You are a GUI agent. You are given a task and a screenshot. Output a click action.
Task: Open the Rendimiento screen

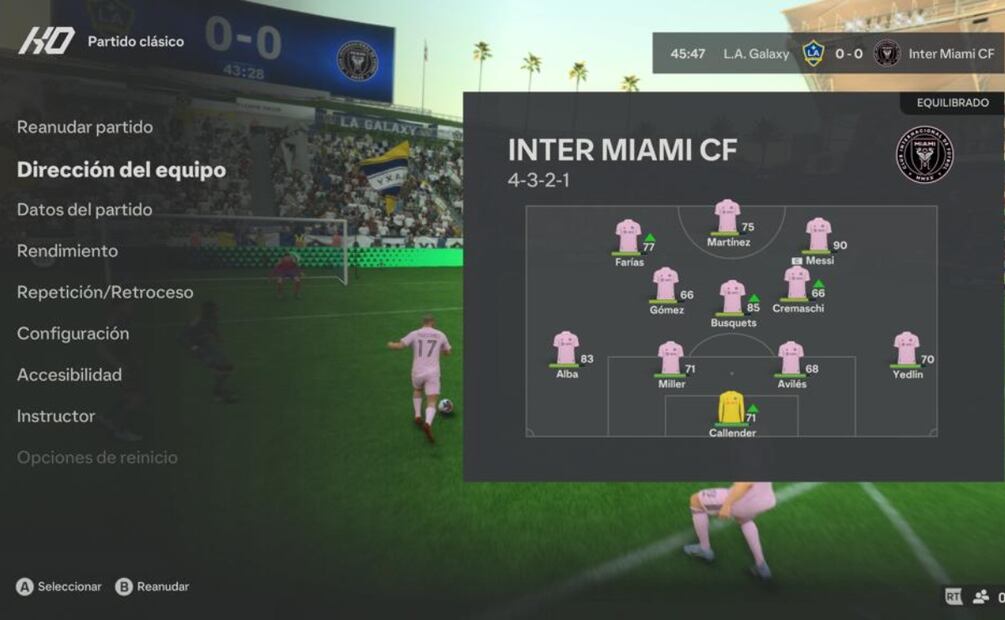pyautogui.click(x=67, y=251)
